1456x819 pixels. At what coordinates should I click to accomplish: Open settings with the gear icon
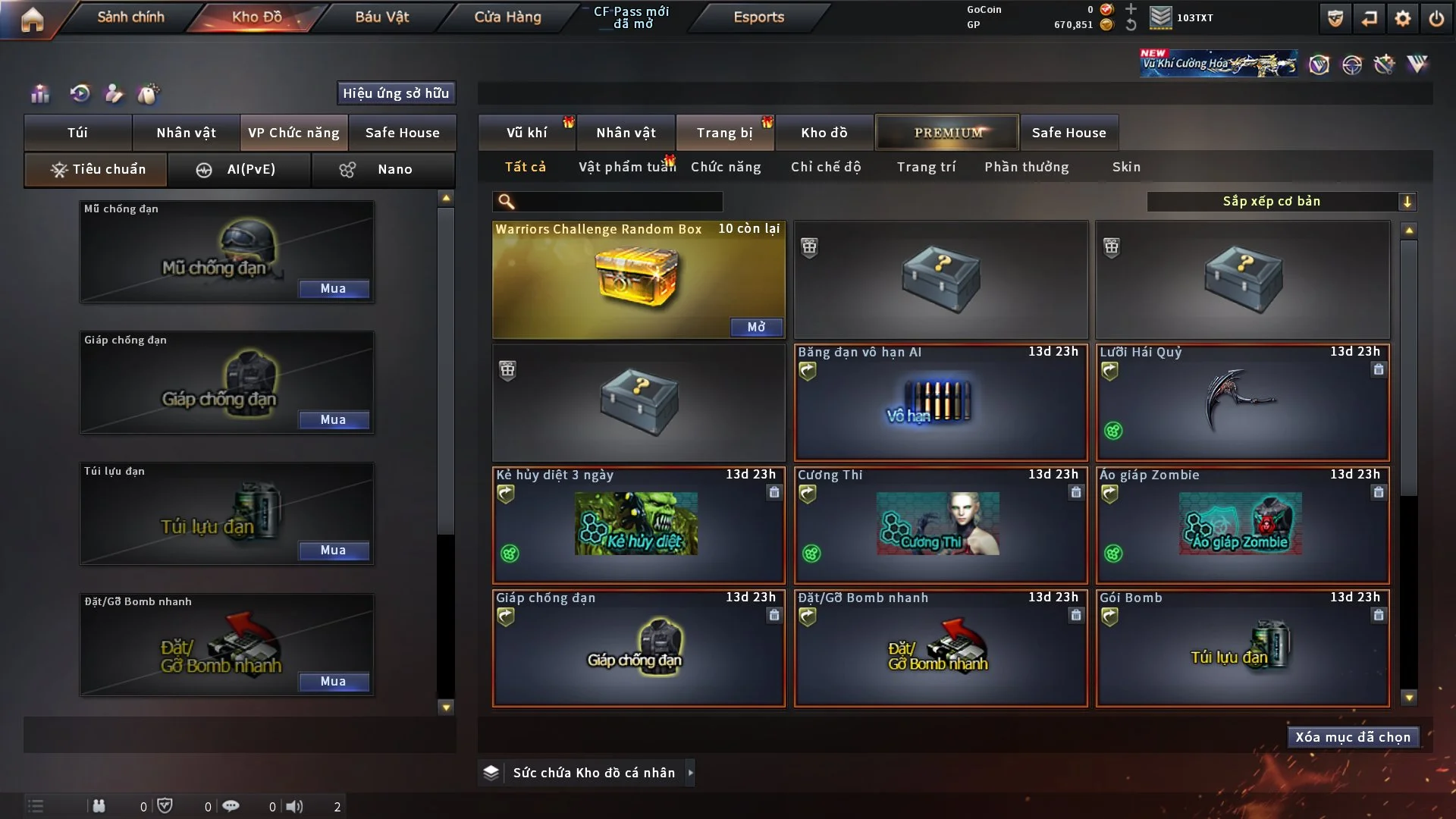(x=1402, y=19)
